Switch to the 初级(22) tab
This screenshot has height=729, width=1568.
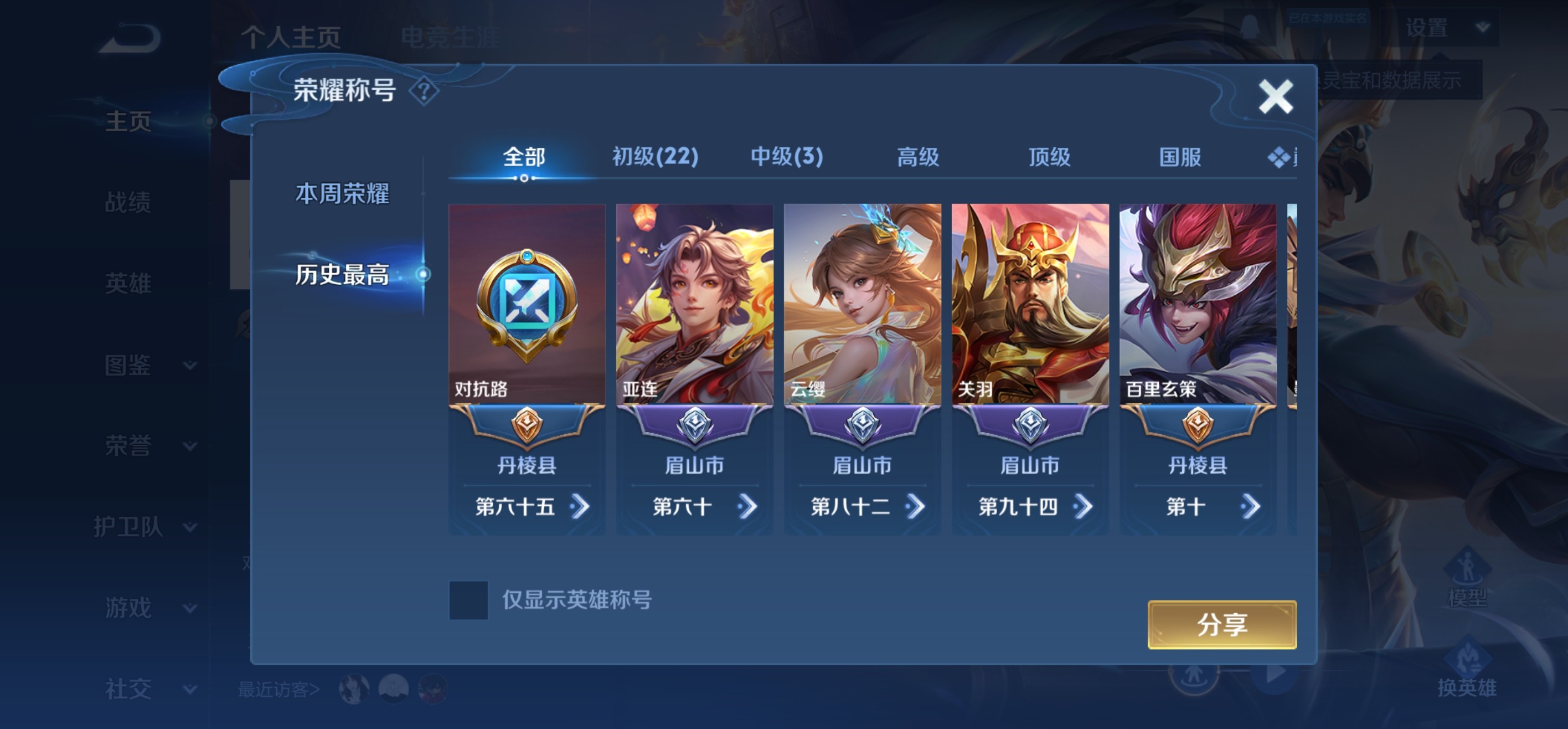pos(653,157)
